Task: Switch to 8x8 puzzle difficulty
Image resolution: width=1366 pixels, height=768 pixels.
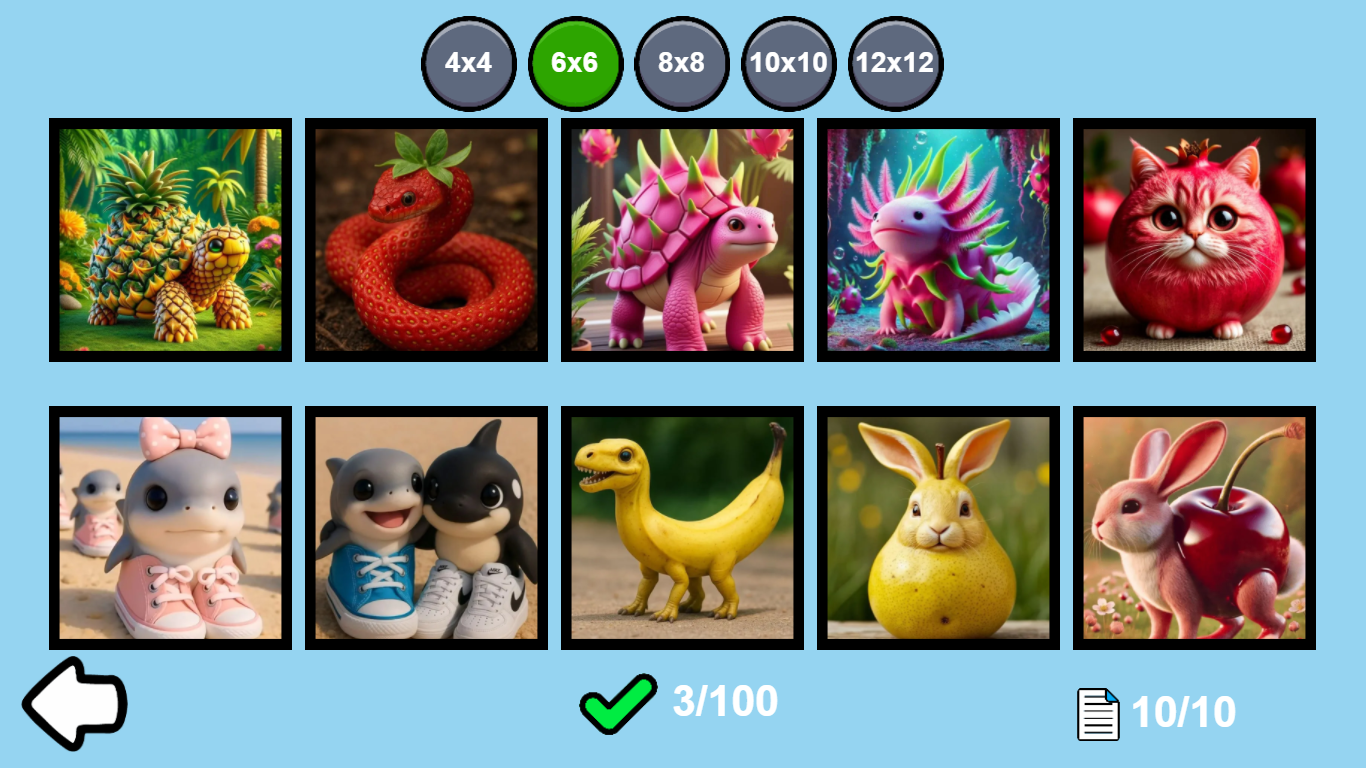Action: click(x=682, y=62)
